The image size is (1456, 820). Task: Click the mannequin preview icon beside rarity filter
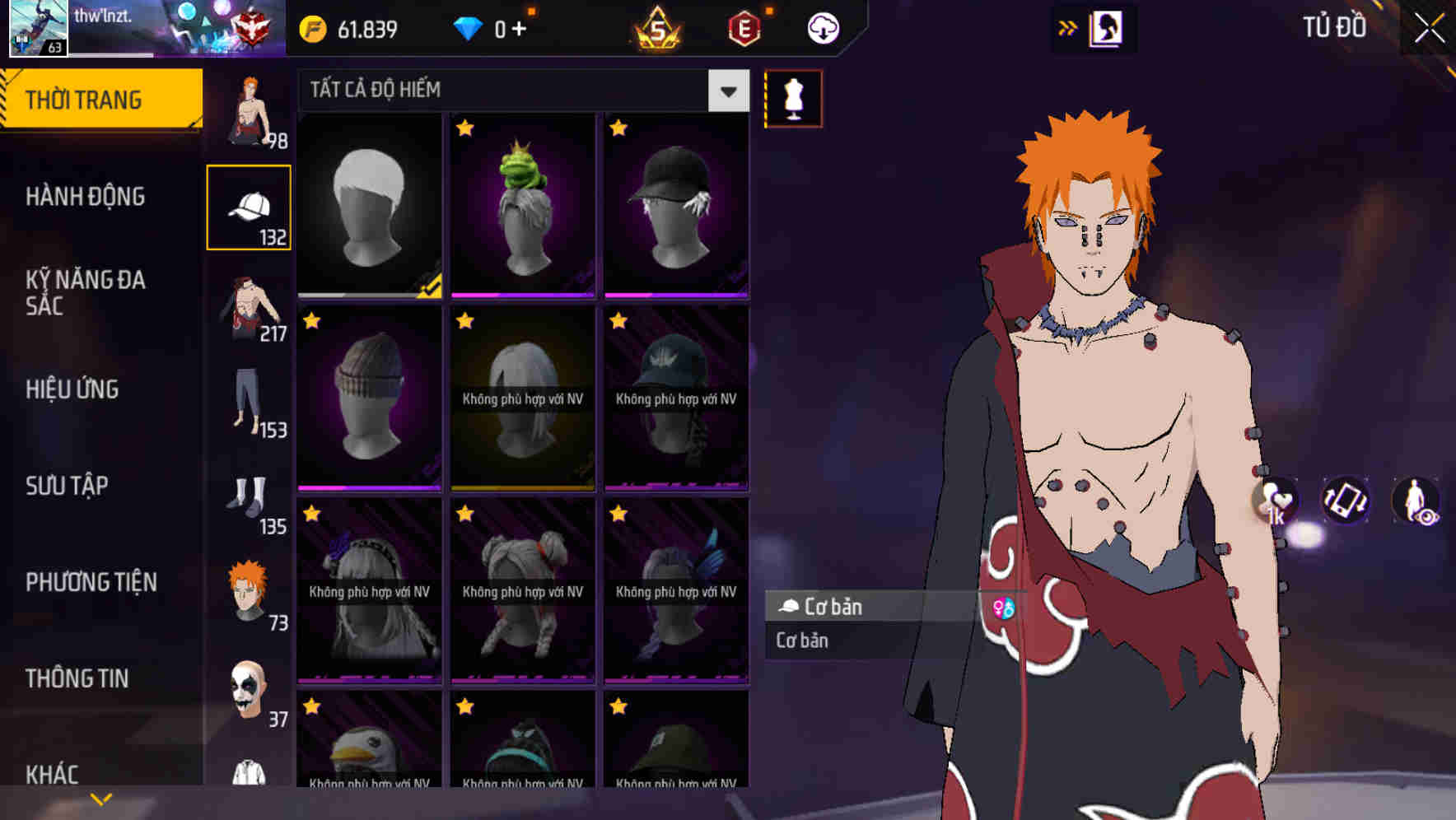pos(791,98)
